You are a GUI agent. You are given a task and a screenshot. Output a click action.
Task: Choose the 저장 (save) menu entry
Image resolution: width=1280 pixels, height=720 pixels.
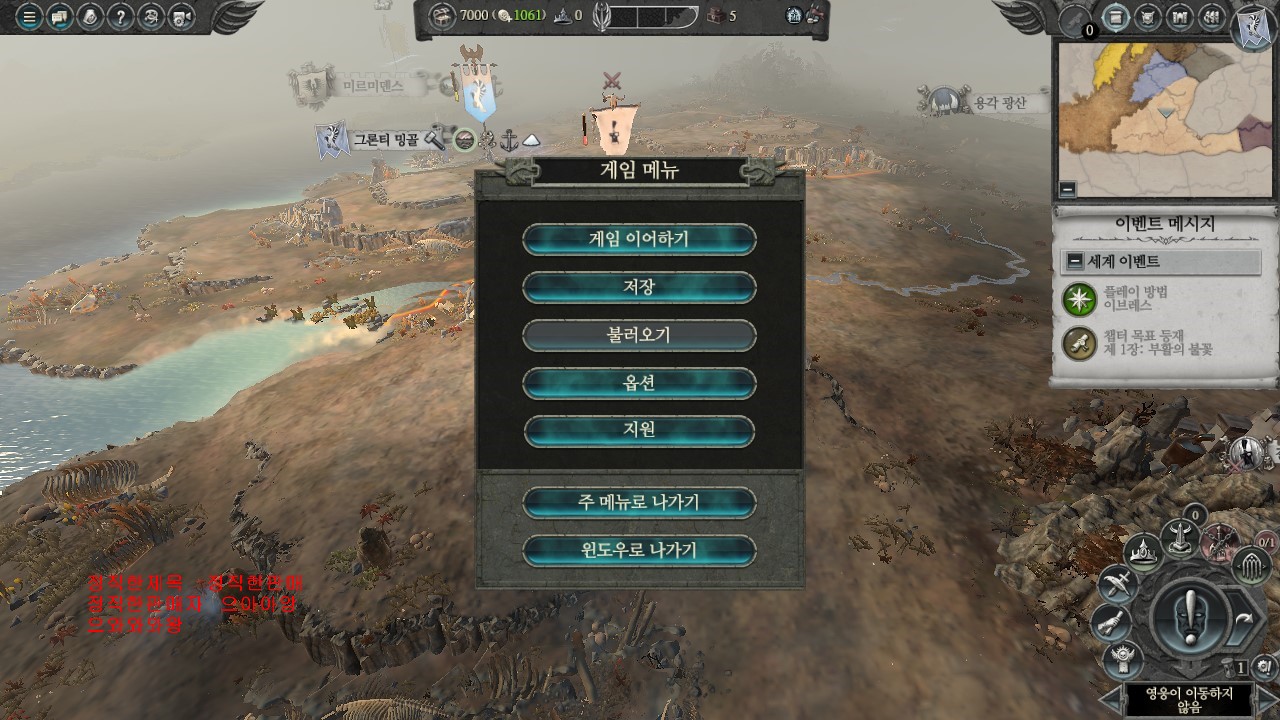(639, 287)
